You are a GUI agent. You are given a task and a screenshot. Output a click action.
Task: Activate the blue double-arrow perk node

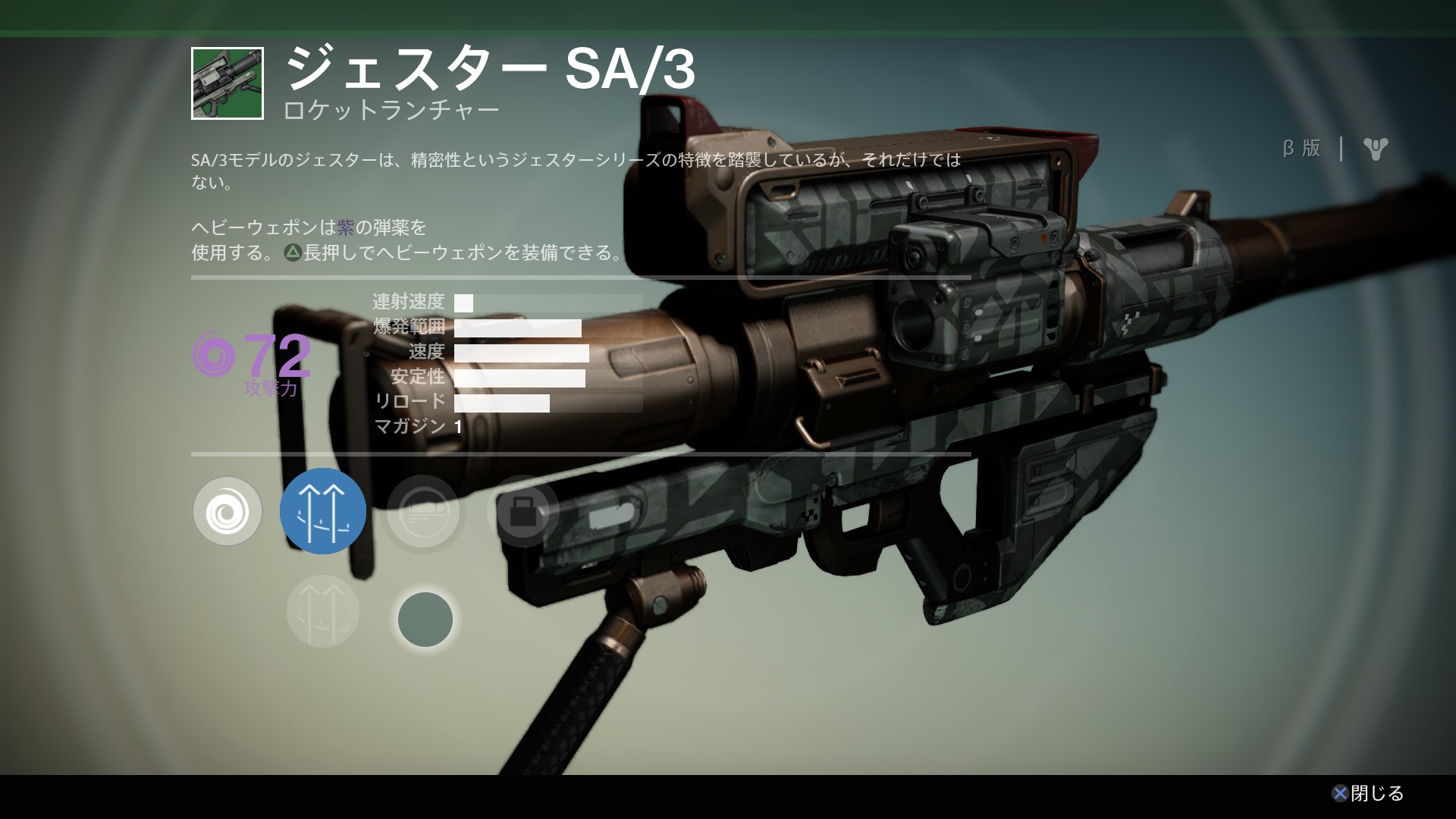coord(323,511)
